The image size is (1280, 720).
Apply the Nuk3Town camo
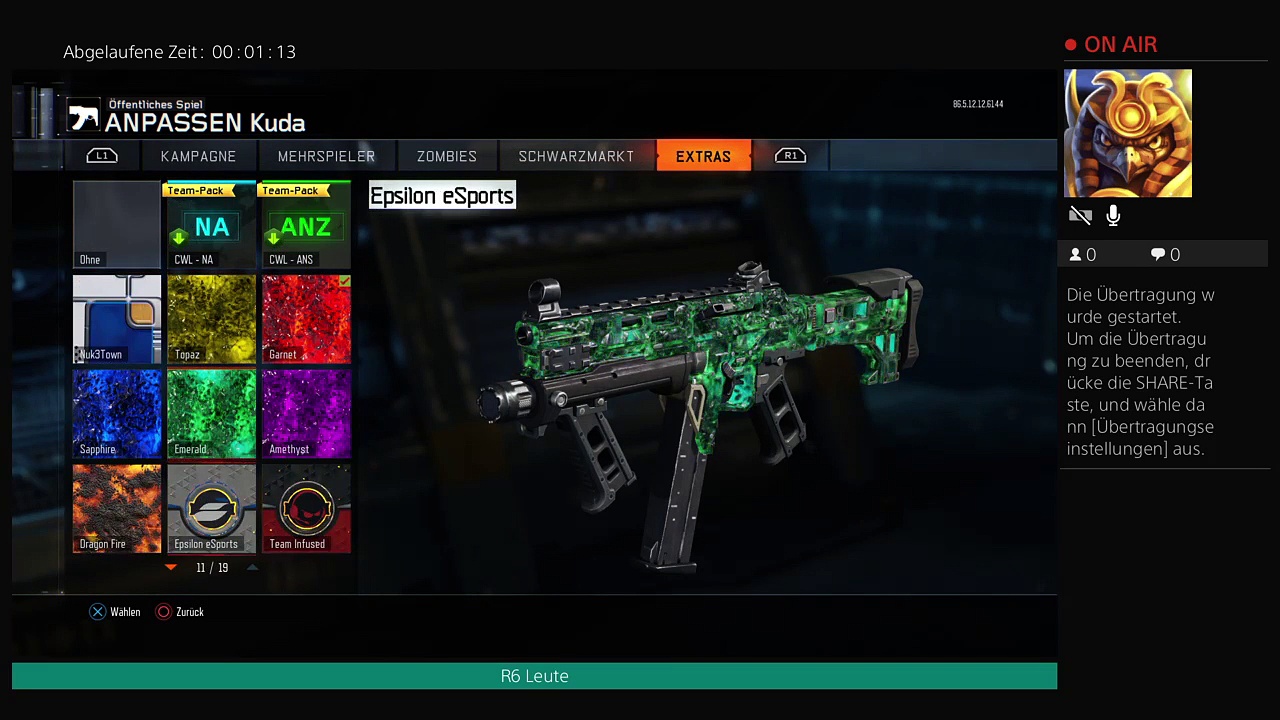(x=117, y=319)
